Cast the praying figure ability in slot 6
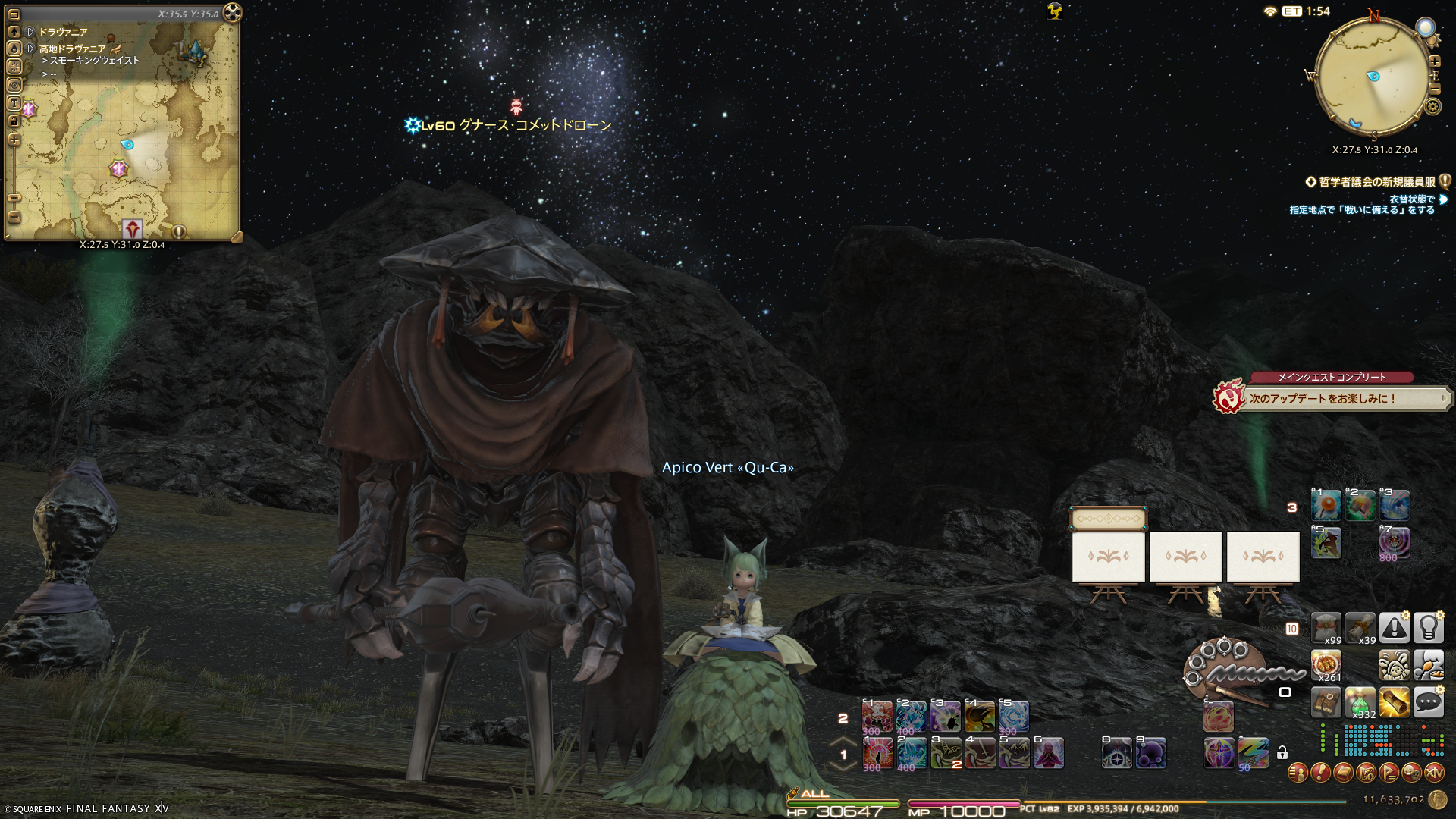The image size is (1456, 819). [x=1048, y=753]
